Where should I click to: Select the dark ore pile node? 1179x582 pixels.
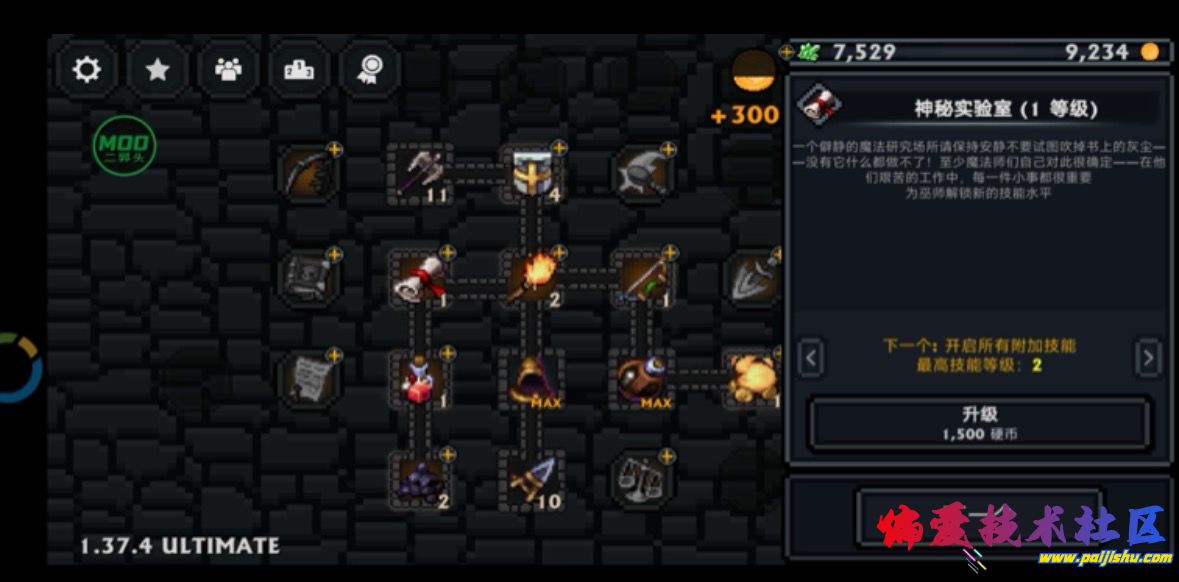point(420,481)
